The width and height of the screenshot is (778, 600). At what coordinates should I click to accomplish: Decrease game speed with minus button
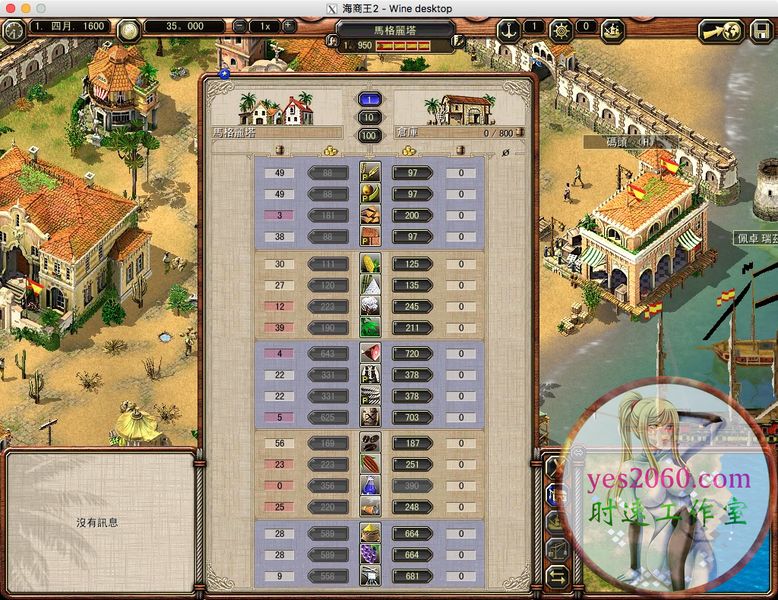[239, 26]
